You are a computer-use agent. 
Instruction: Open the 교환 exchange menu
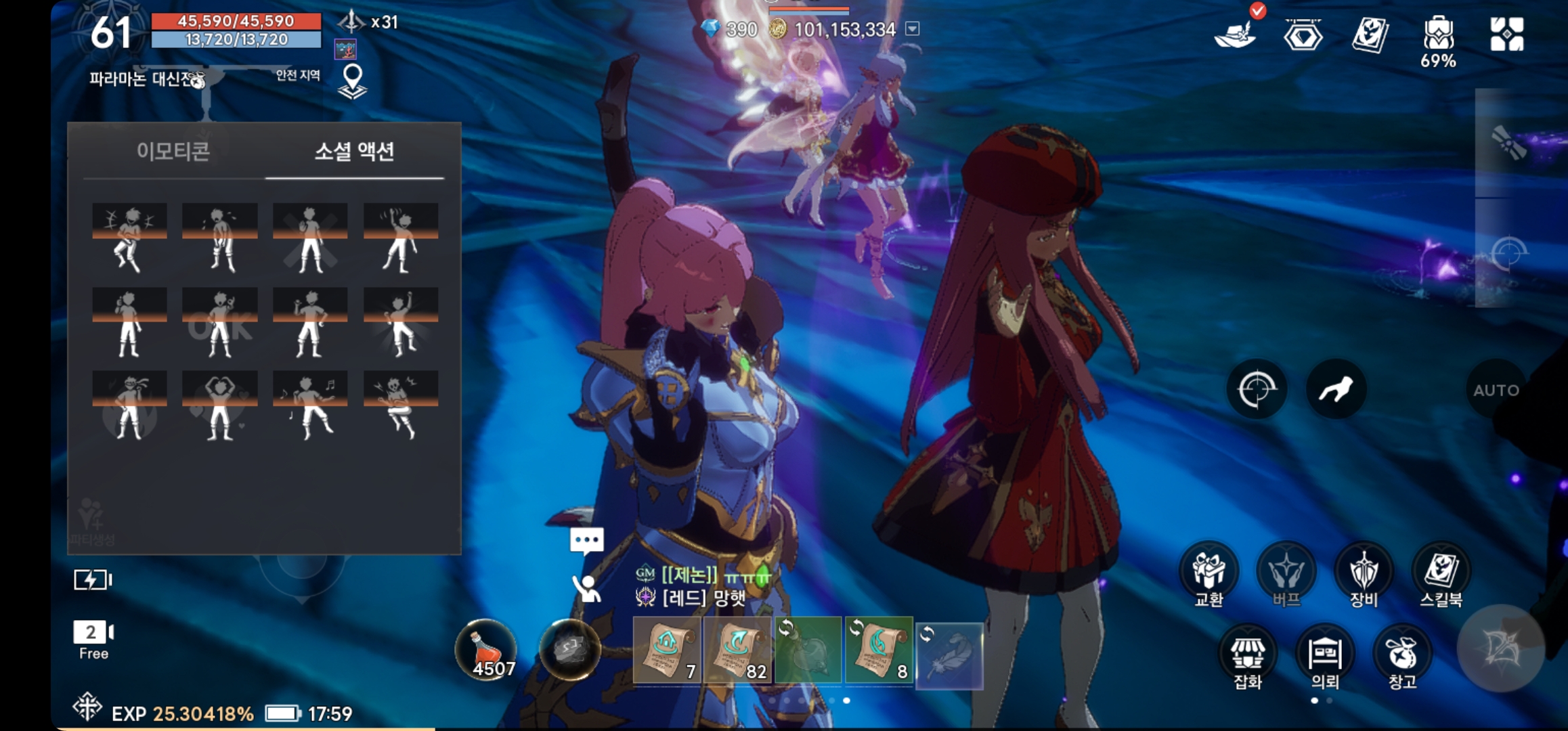(x=1209, y=575)
